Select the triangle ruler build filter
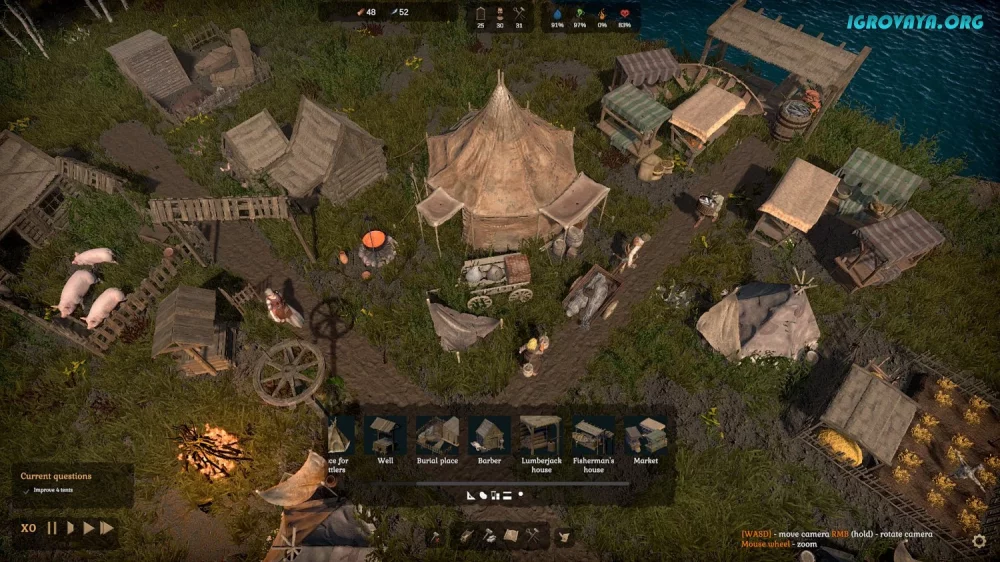1000x562 pixels. point(471,494)
